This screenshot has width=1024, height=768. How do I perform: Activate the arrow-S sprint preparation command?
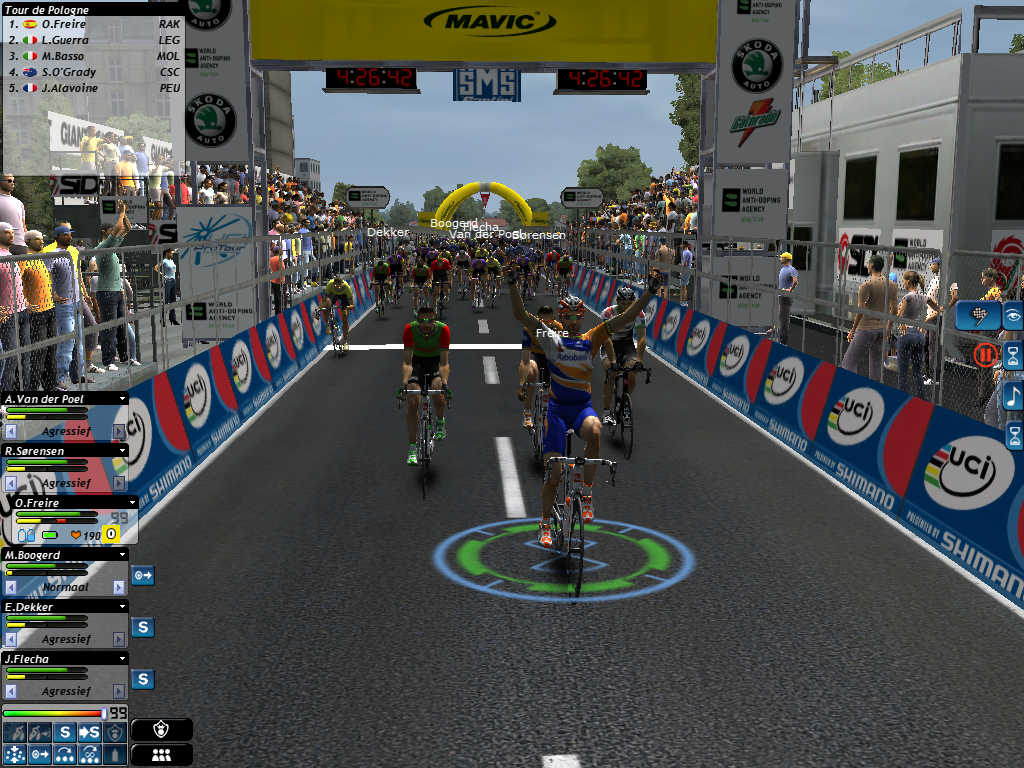(x=89, y=733)
